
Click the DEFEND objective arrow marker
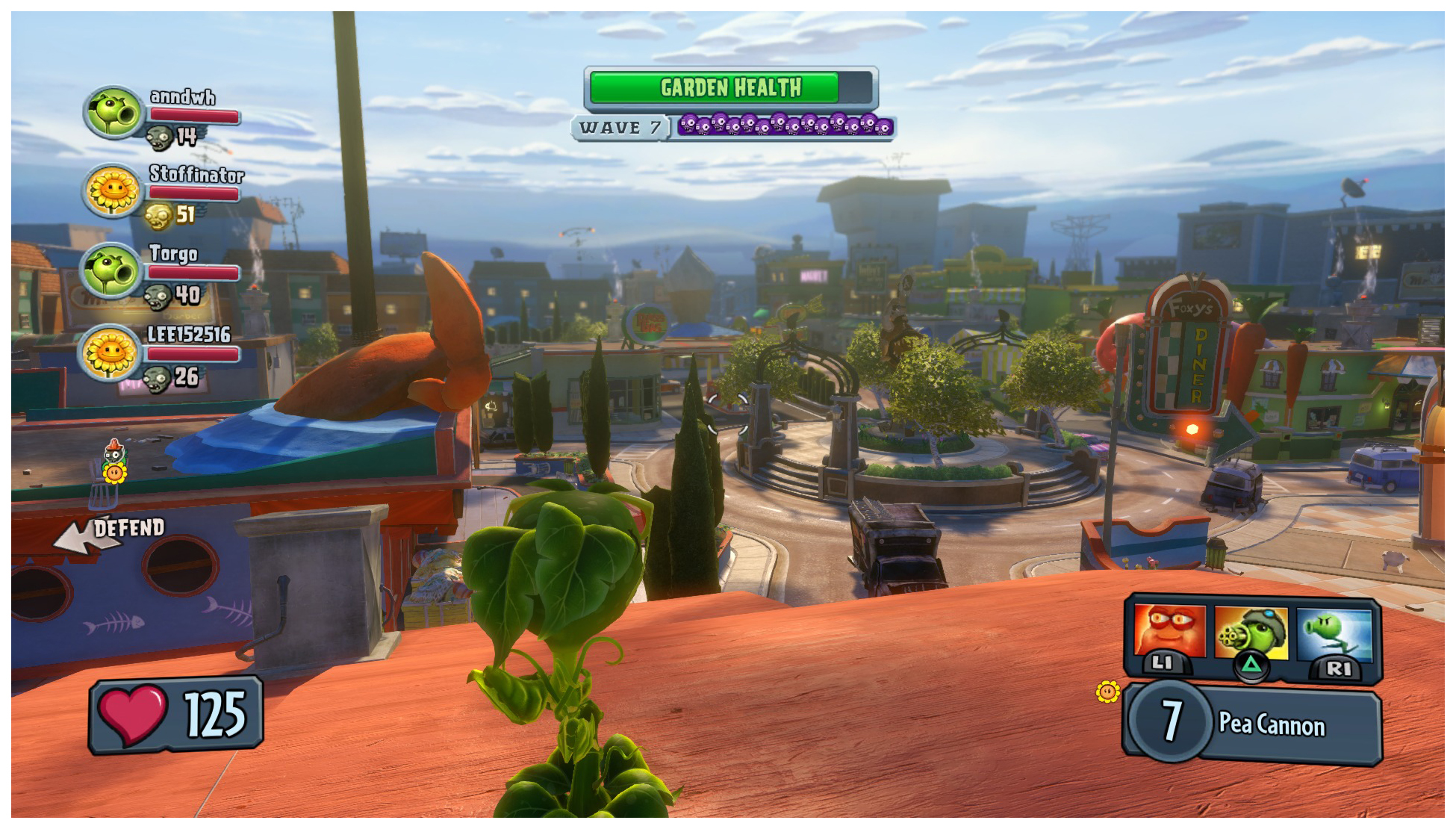click(x=84, y=536)
